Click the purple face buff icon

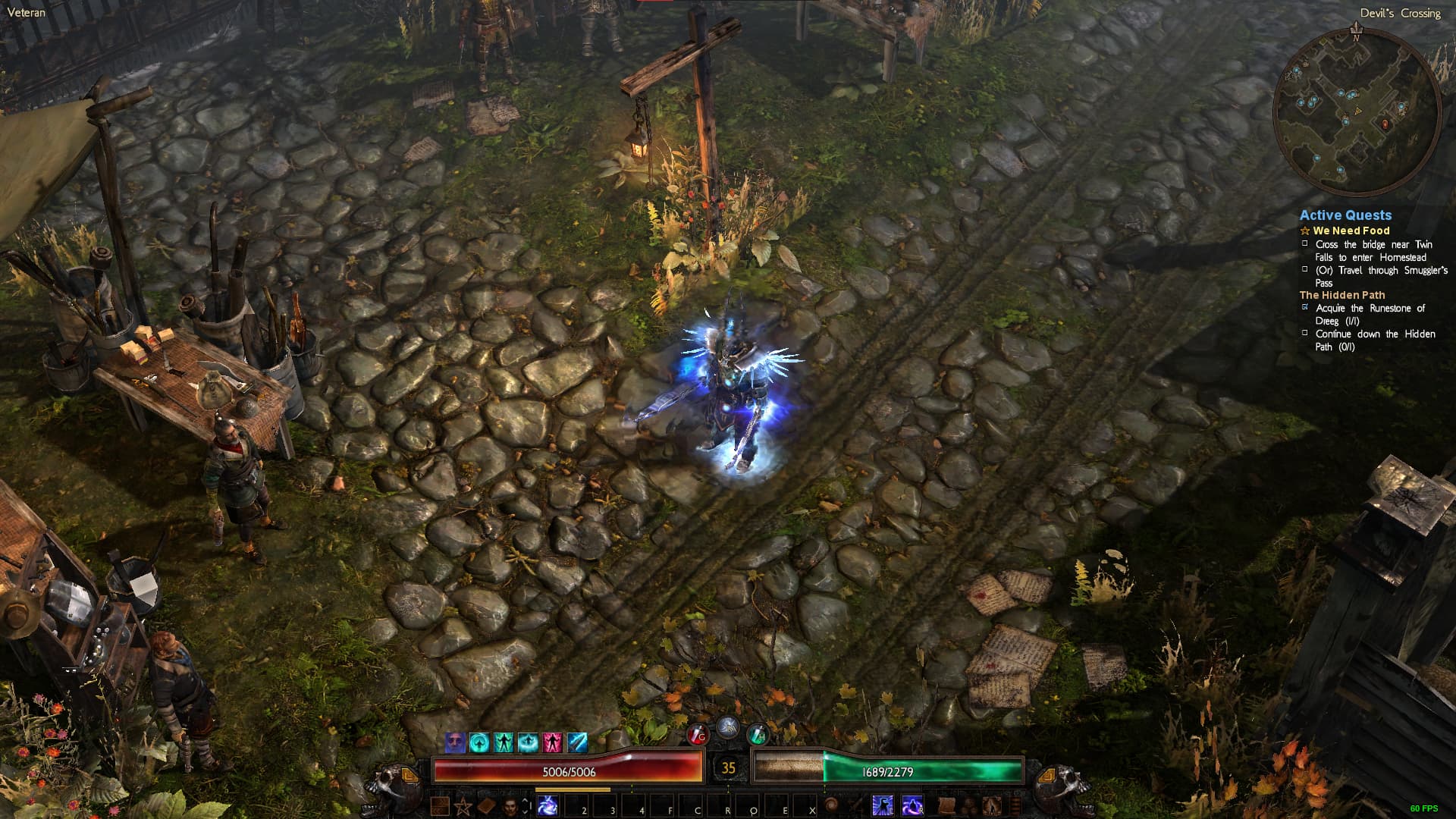tap(455, 742)
